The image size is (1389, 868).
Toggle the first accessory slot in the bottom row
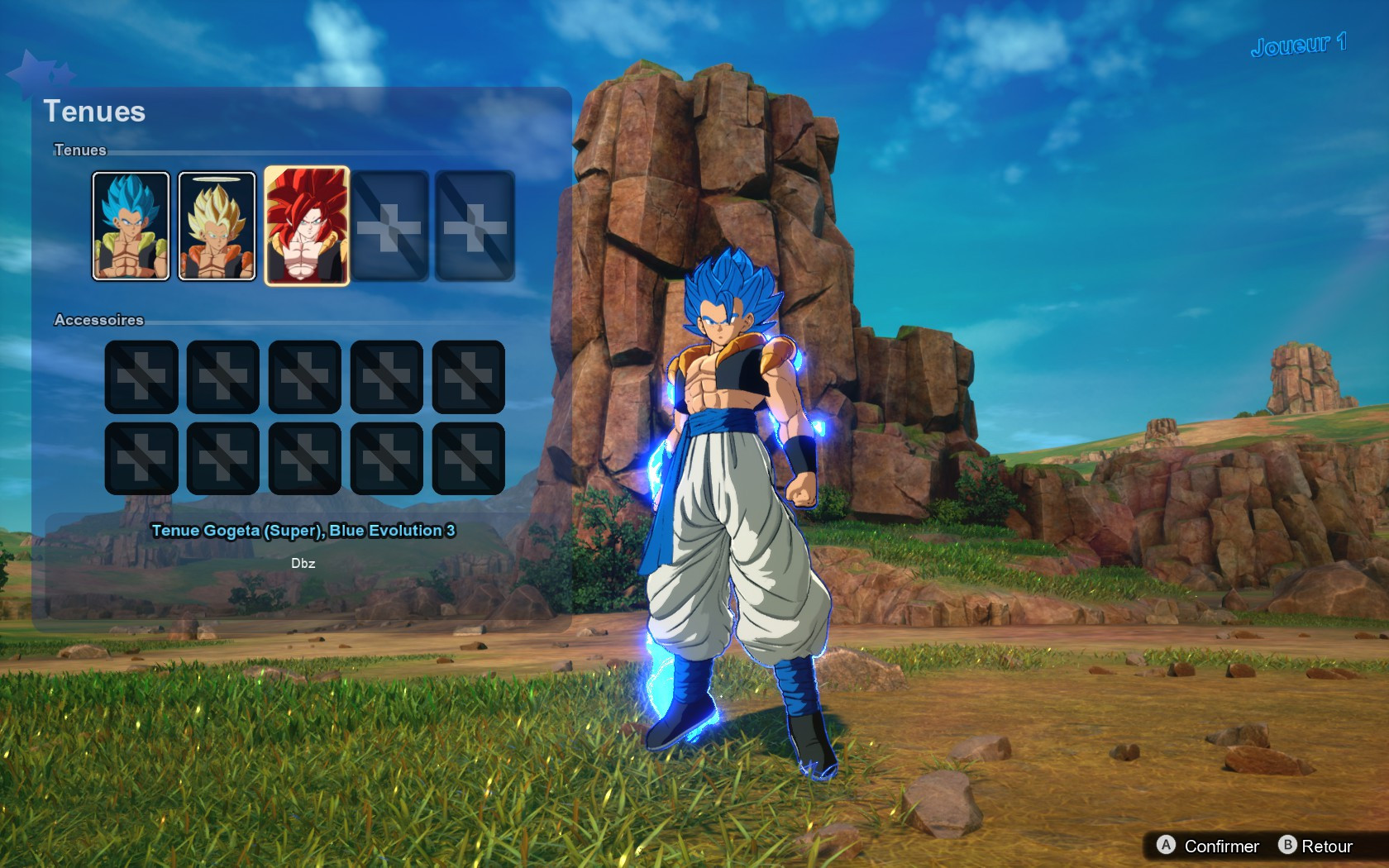coord(141,456)
